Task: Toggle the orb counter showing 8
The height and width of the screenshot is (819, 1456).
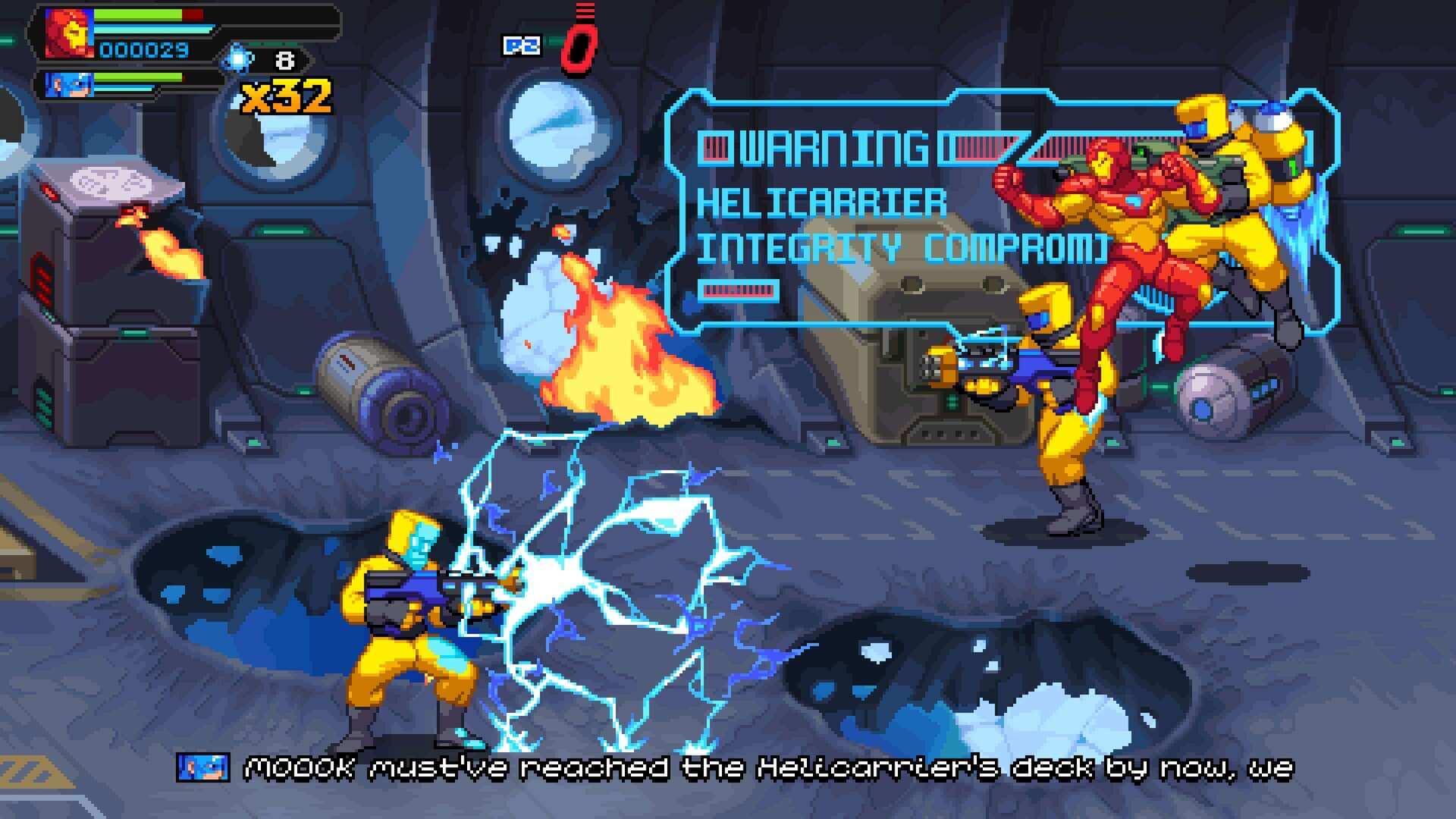Action: (x=284, y=58)
